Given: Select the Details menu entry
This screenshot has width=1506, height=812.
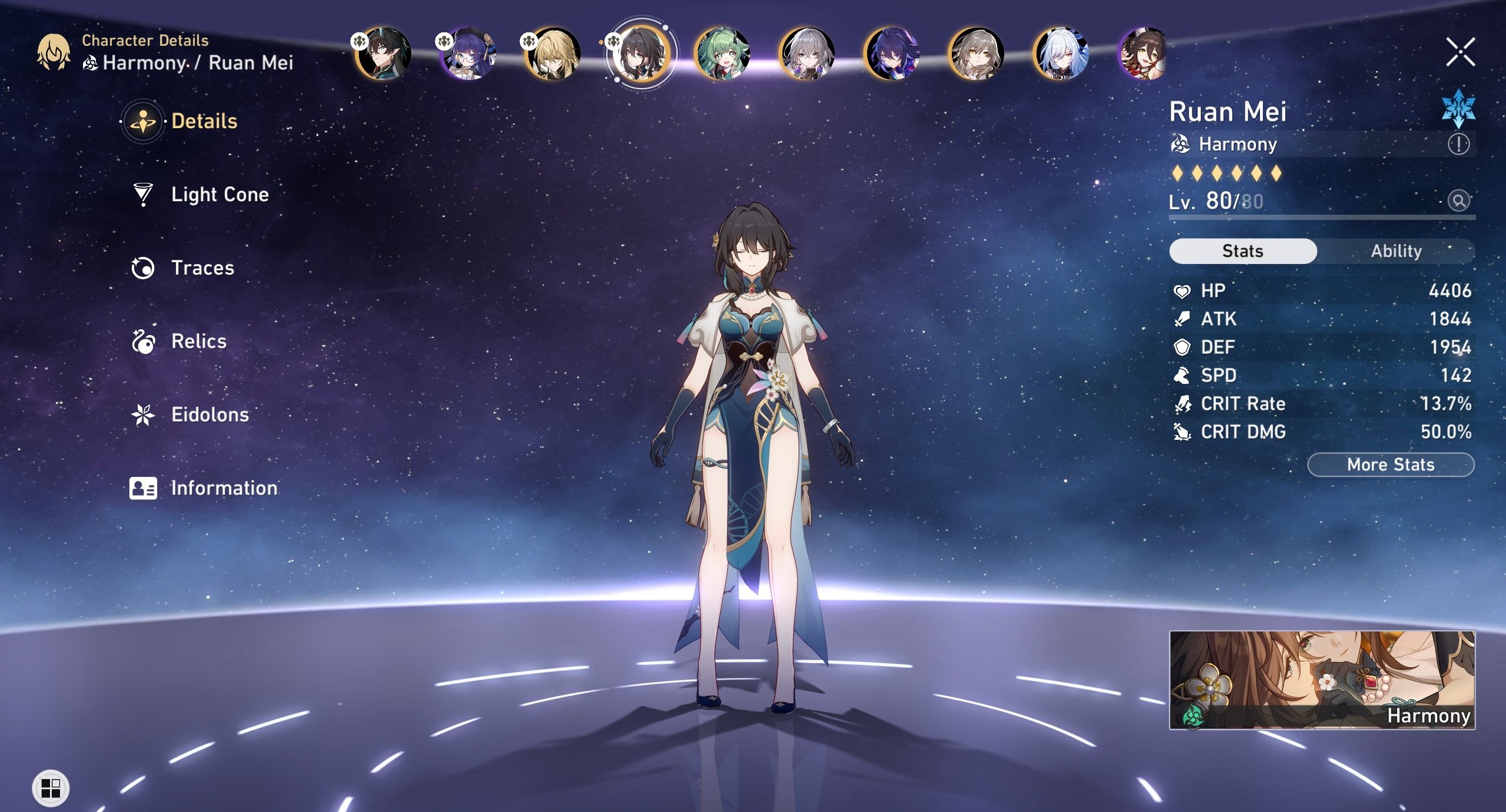Looking at the screenshot, I should (143, 121).
